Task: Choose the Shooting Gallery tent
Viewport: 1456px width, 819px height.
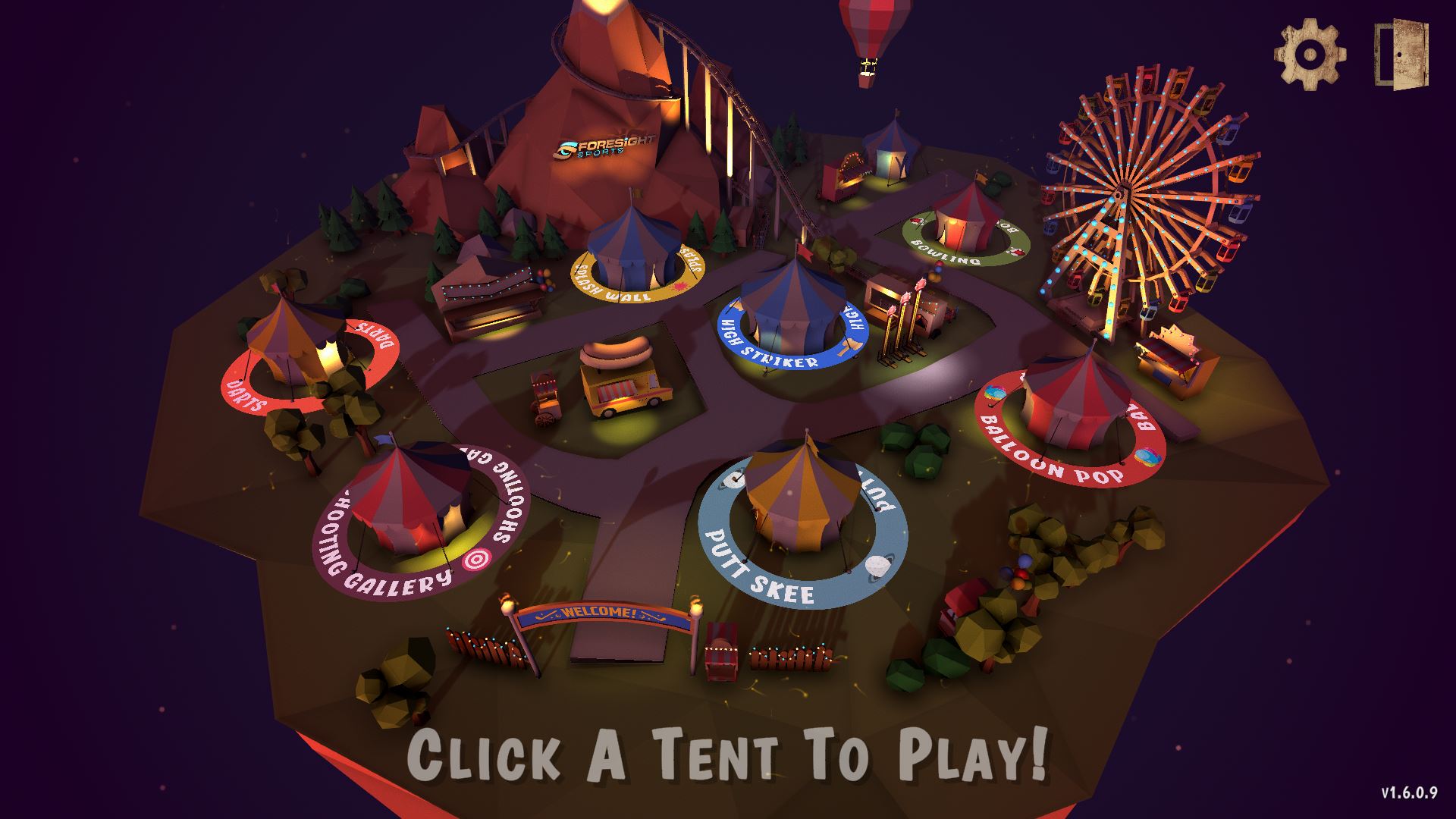Action: (409, 500)
